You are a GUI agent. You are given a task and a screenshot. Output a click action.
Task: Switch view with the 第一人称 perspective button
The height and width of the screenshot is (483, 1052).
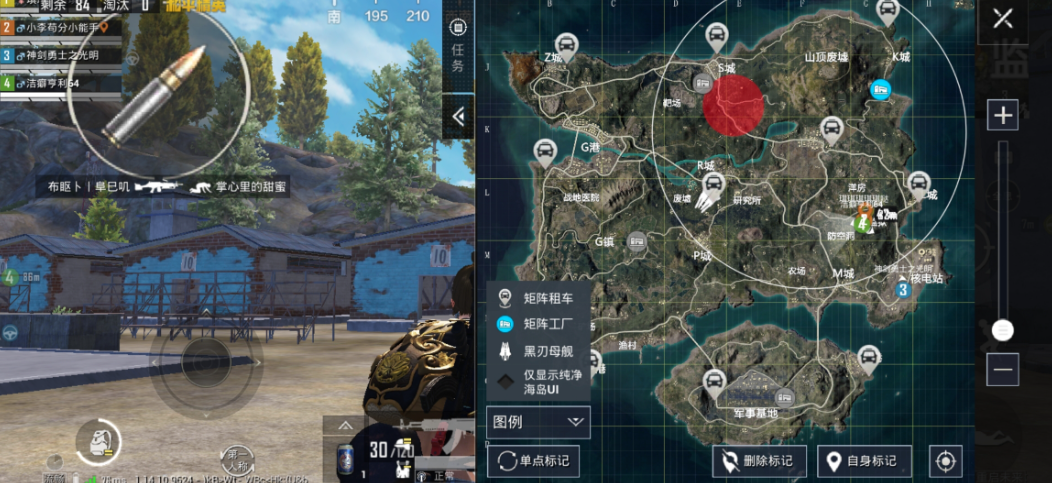coord(236,459)
